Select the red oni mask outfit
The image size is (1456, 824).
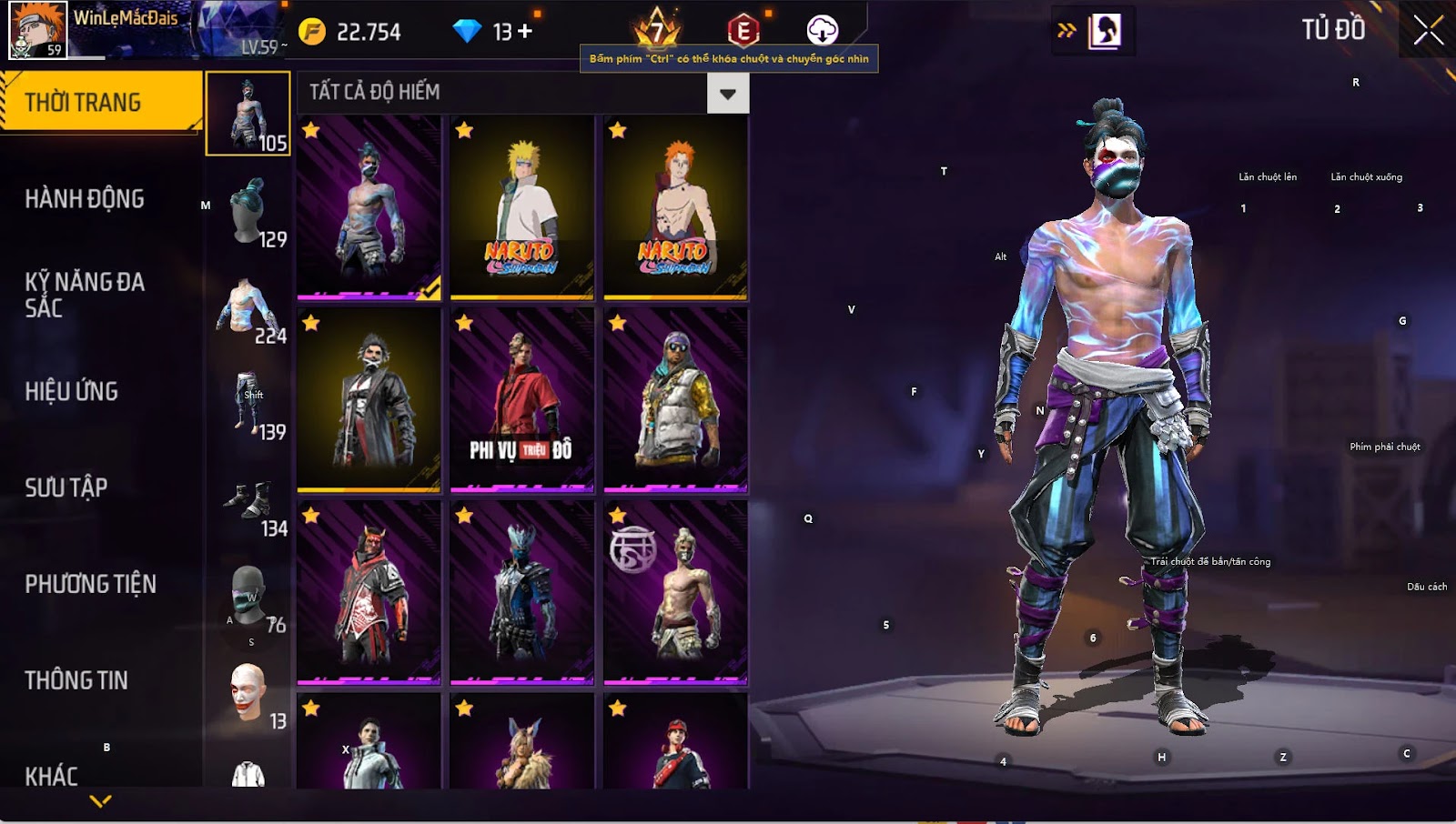click(x=369, y=593)
